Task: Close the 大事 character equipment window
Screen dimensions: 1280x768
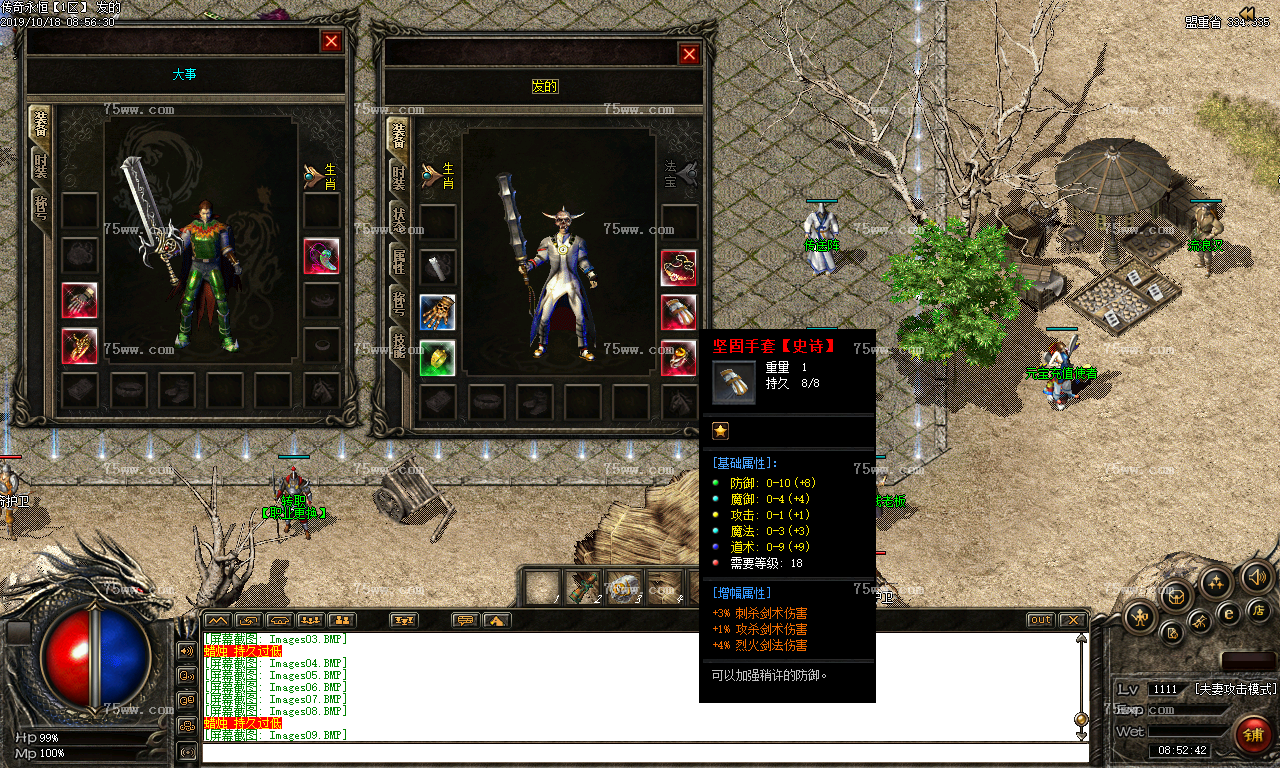Action: click(331, 41)
